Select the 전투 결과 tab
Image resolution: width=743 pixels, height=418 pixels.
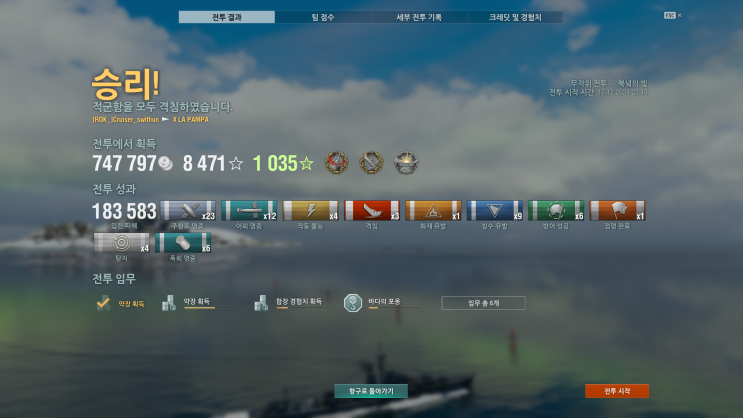click(x=227, y=17)
